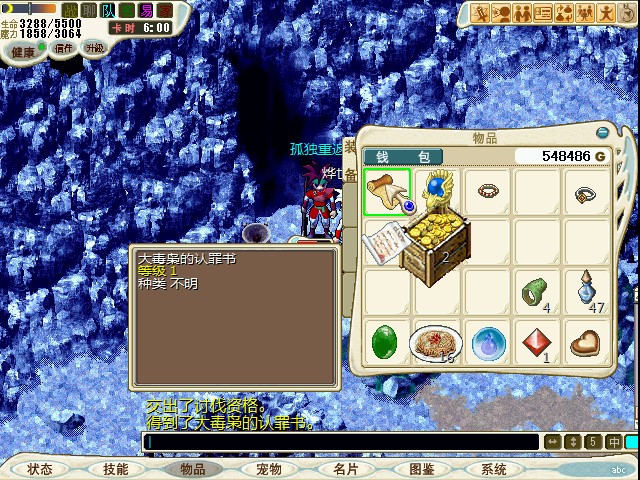
Task: Select the noodle plate food slot
Action: 437,342
